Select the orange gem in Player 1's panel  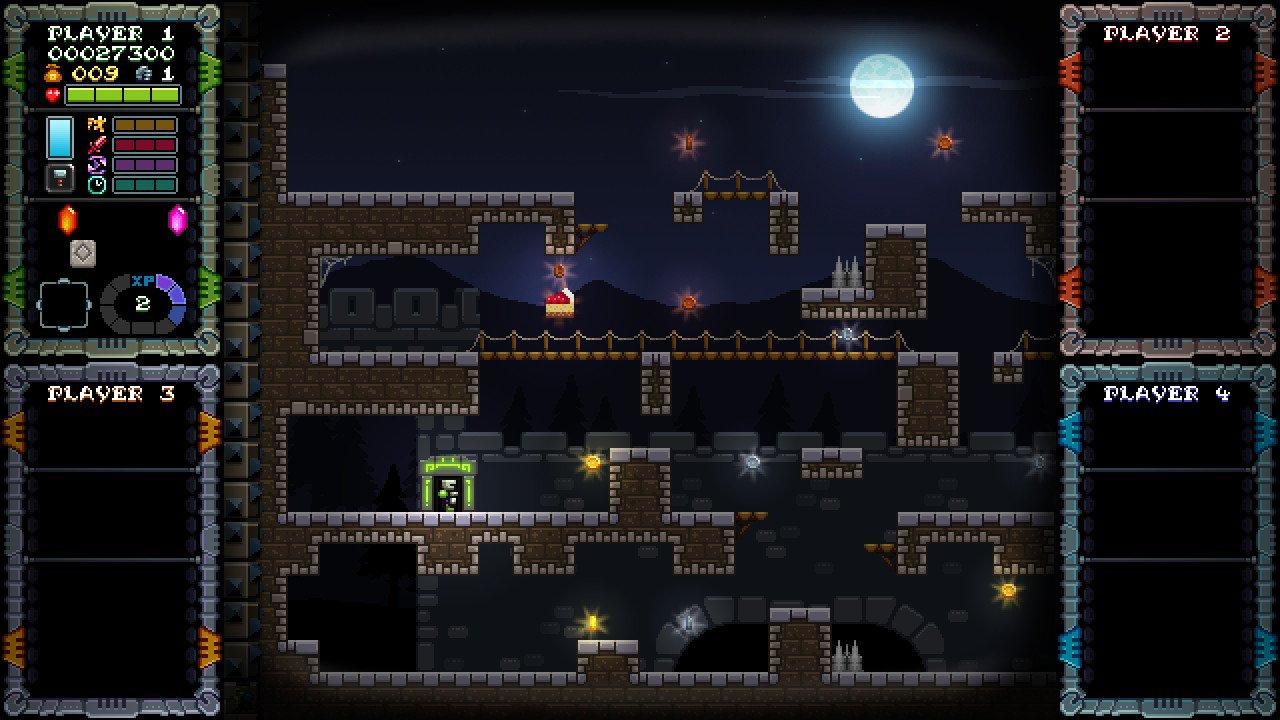[68, 218]
